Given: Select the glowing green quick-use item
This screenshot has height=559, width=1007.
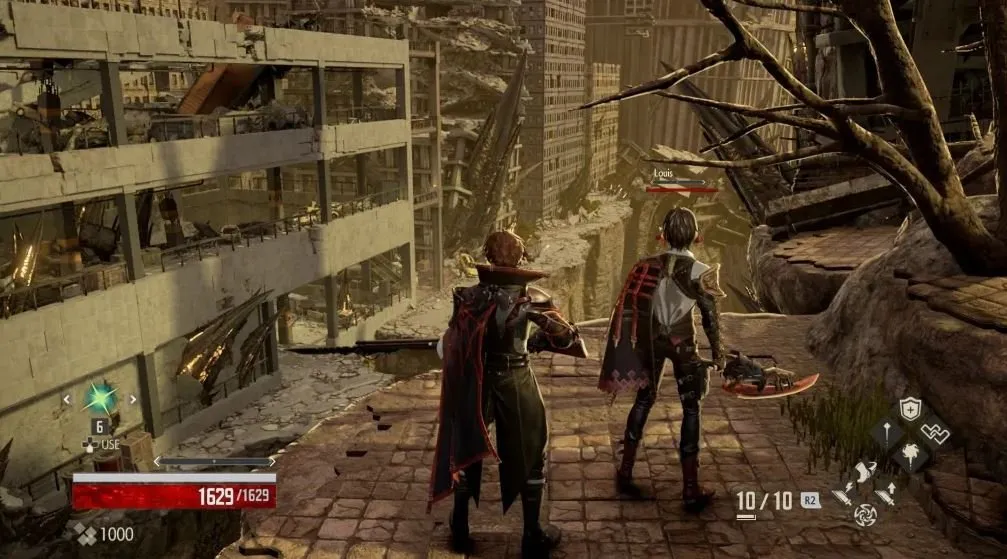Looking at the screenshot, I should coord(100,399).
